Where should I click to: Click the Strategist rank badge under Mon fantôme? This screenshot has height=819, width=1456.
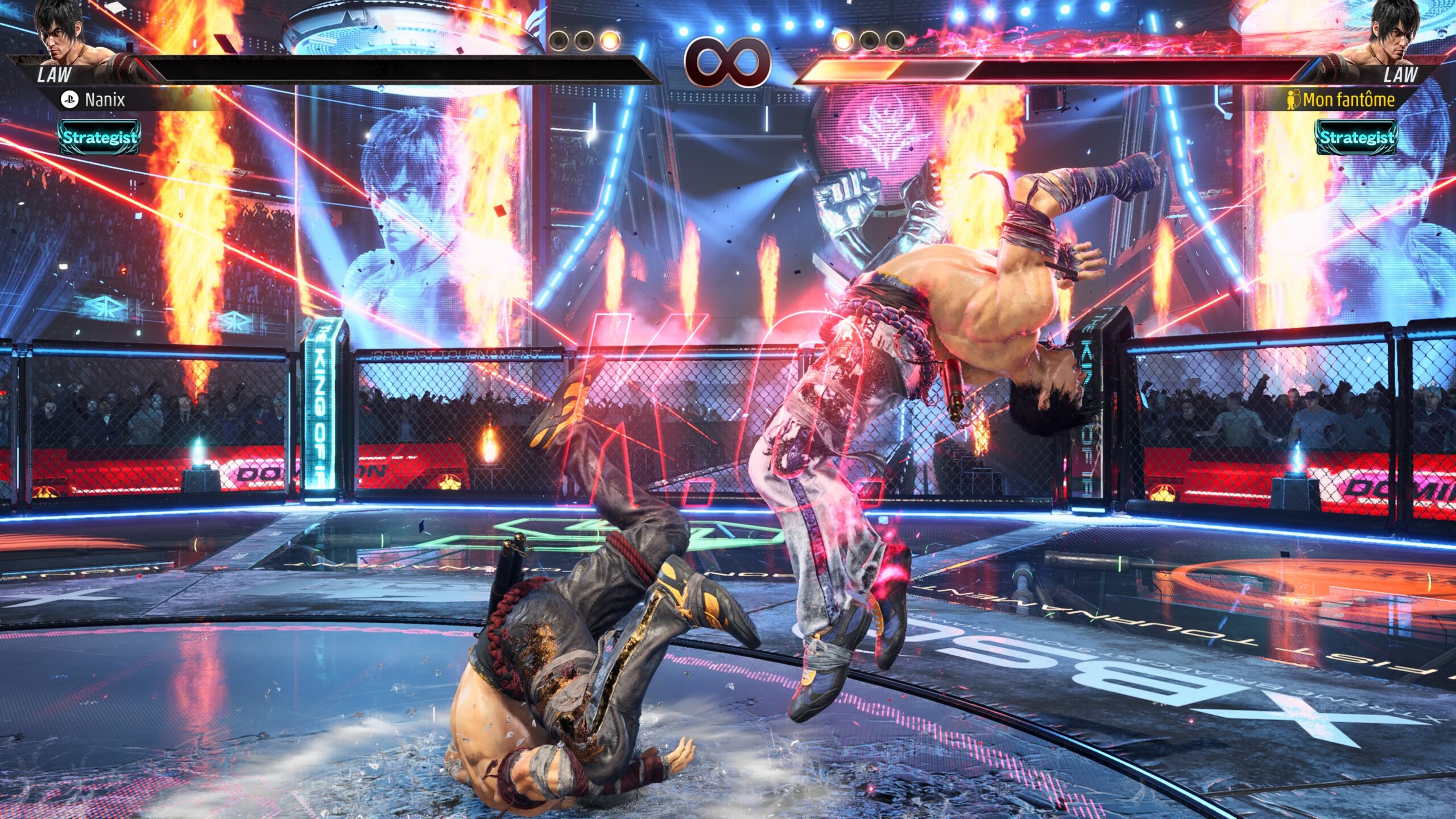(x=1356, y=137)
